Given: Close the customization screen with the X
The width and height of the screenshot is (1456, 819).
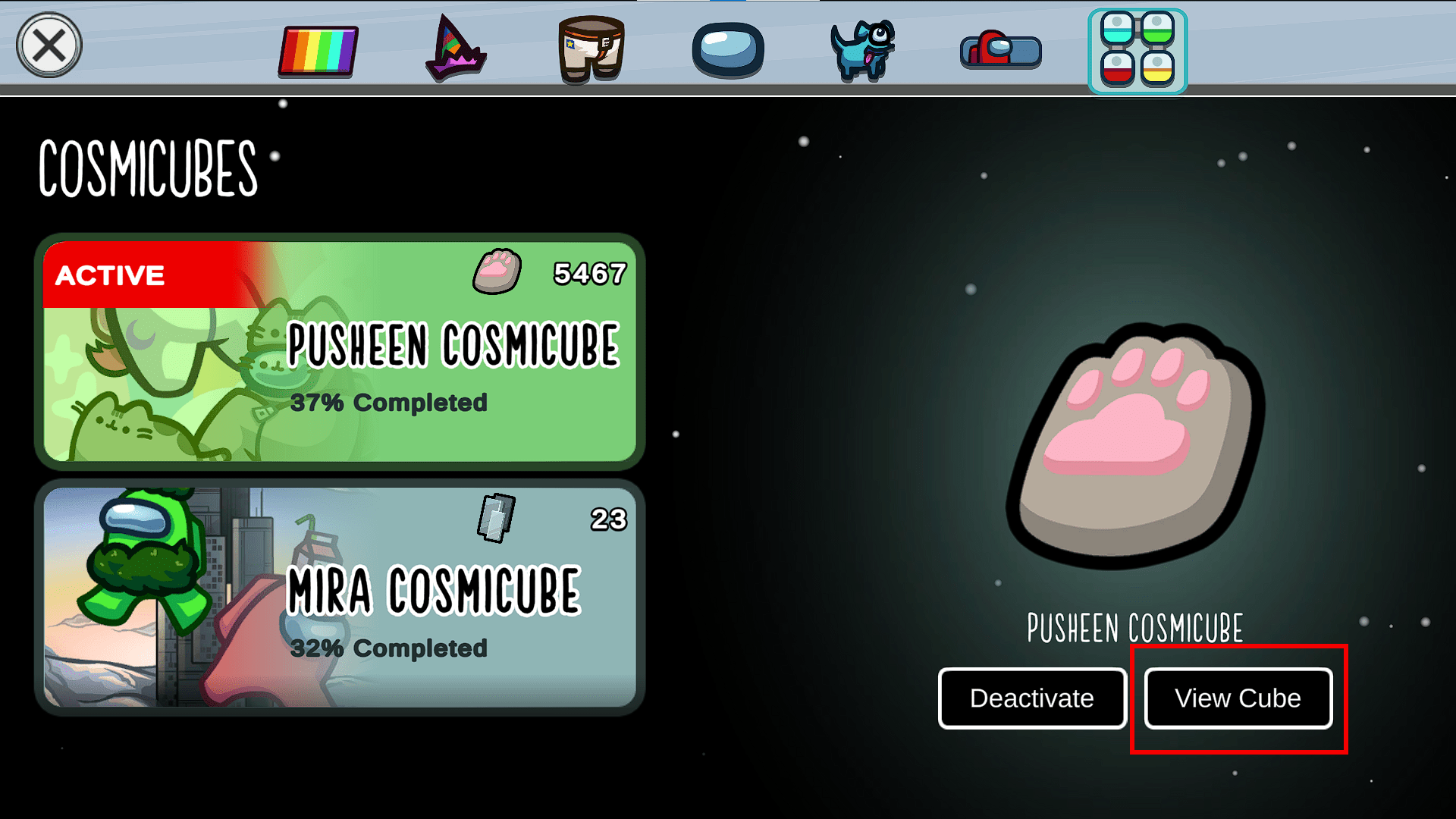Looking at the screenshot, I should (47, 44).
